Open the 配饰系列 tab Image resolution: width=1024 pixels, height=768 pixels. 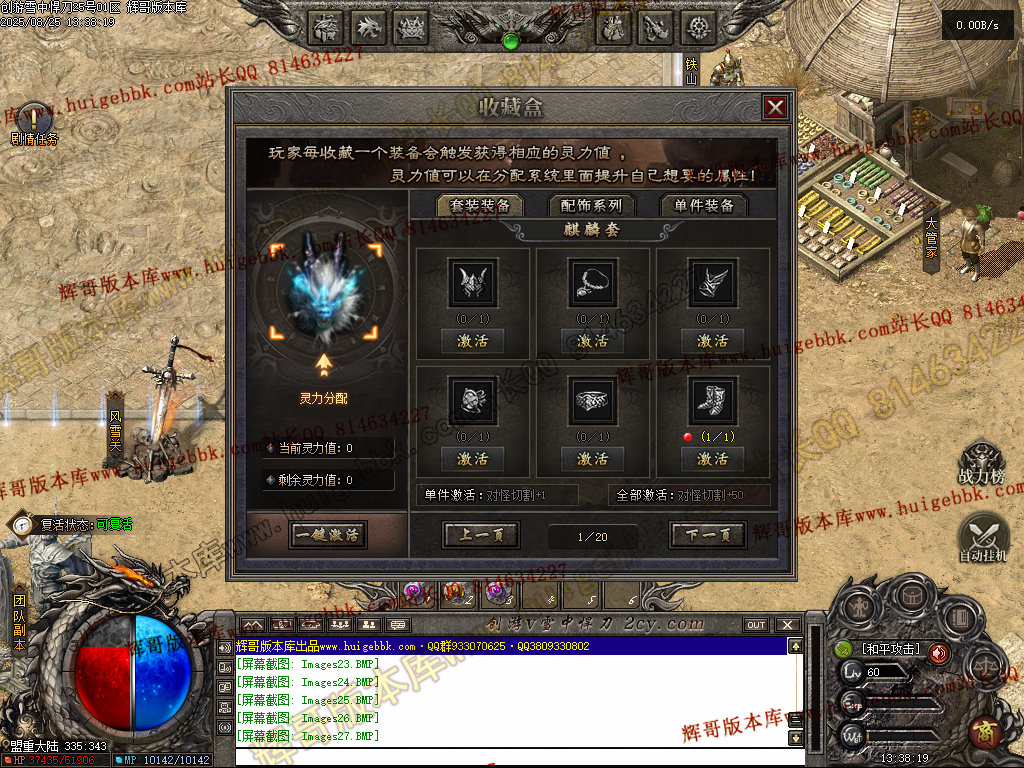pyautogui.click(x=592, y=205)
